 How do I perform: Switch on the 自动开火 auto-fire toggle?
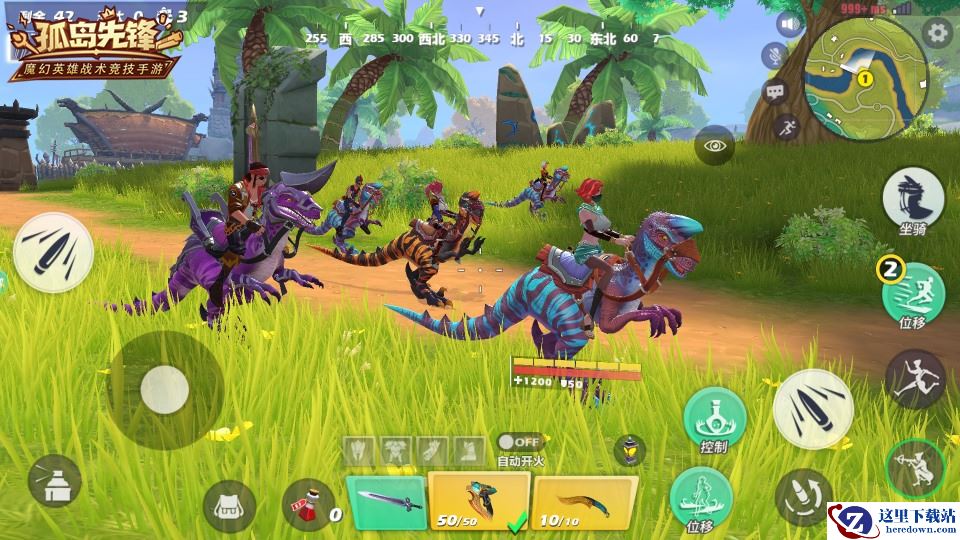click(x=519, y=441)
